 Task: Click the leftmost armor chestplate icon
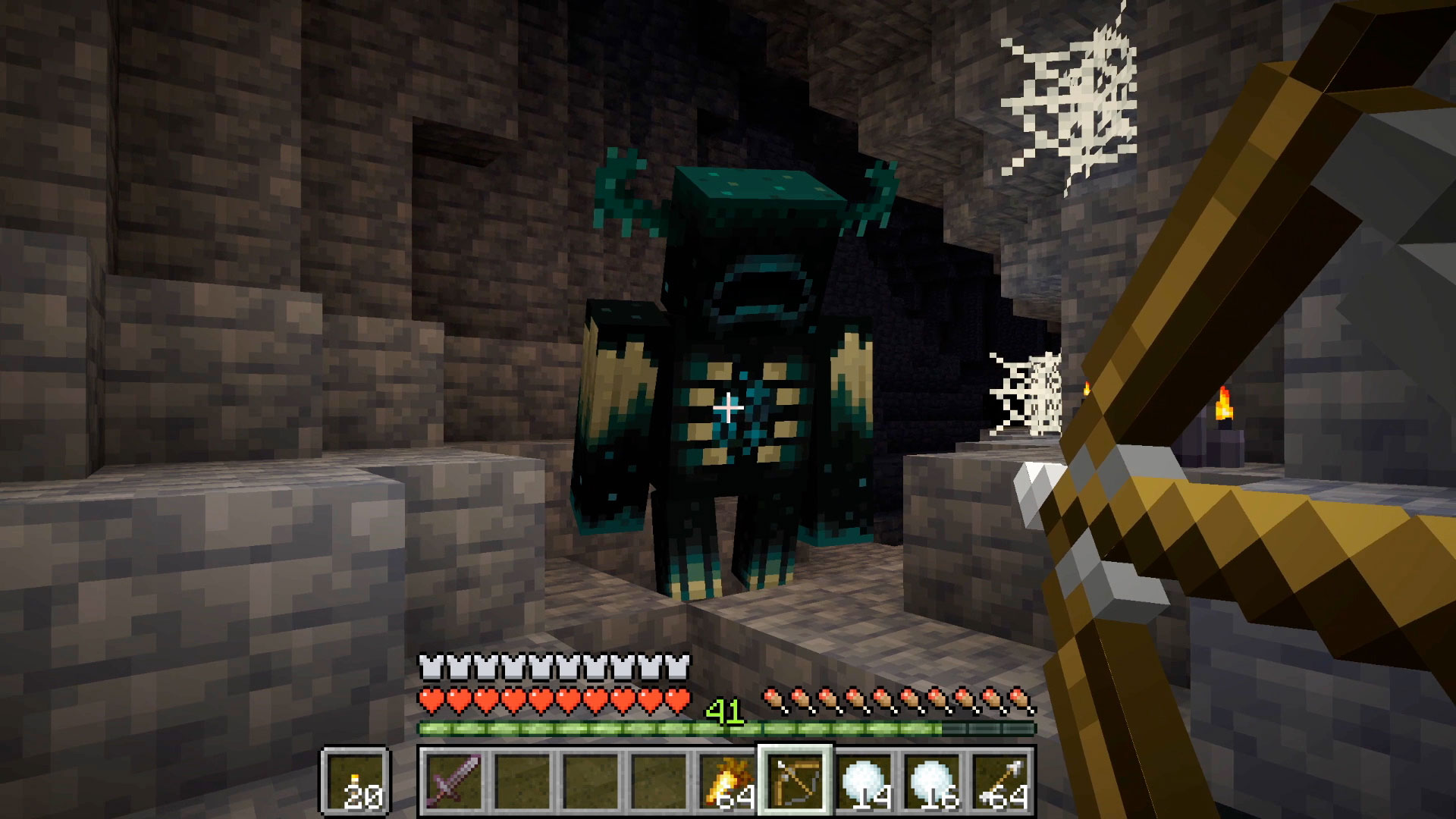[x=432, y=669]
